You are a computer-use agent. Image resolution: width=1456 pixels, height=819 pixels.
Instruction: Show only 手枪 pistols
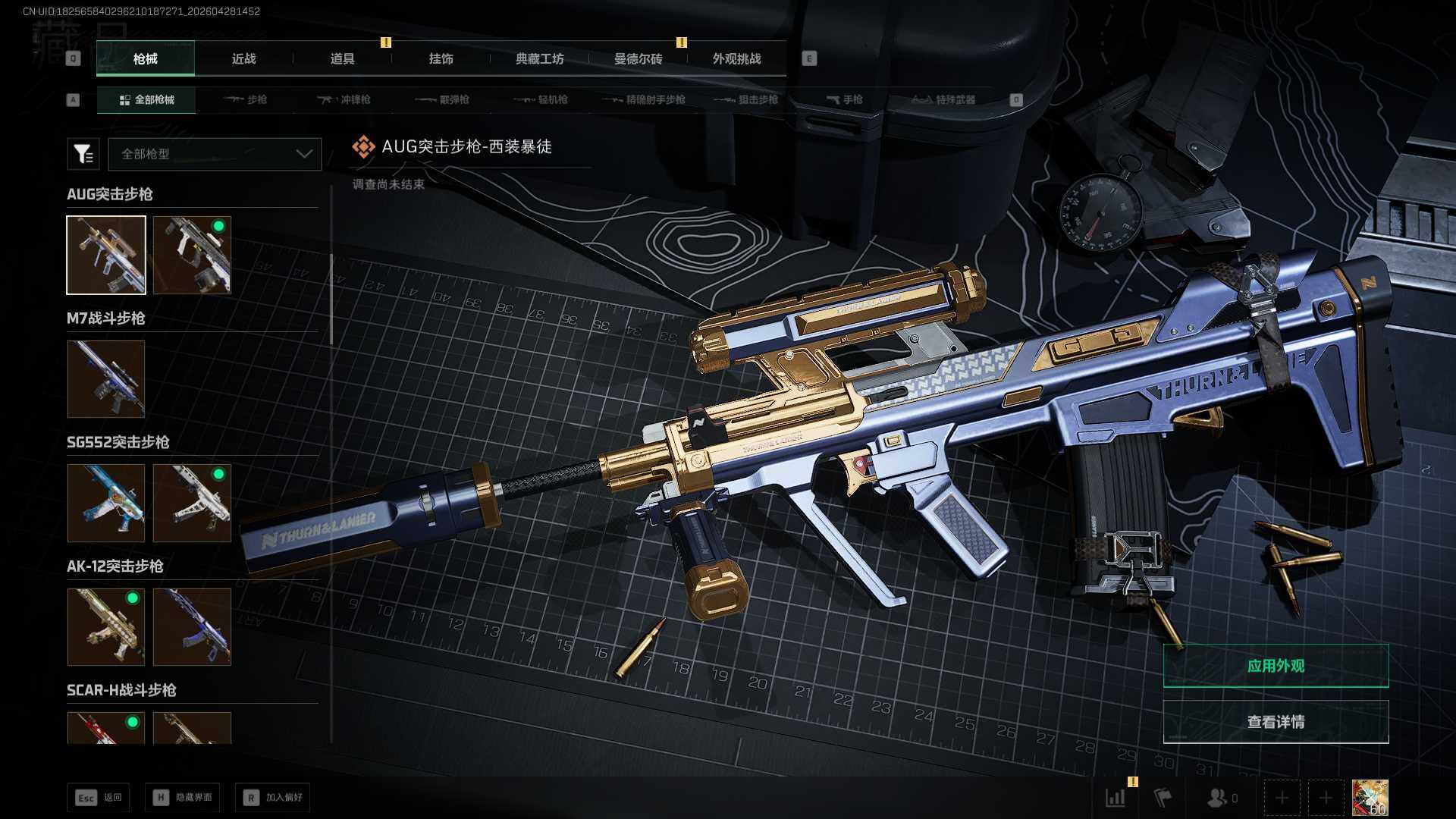[x=844, y=99]
